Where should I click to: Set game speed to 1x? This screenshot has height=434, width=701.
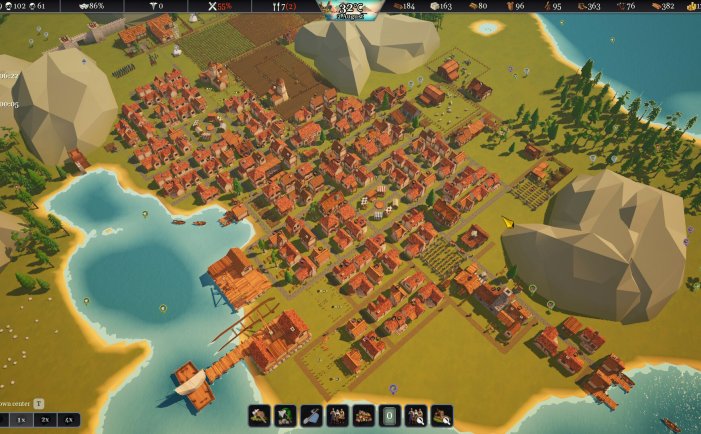(x=19, y=420)
